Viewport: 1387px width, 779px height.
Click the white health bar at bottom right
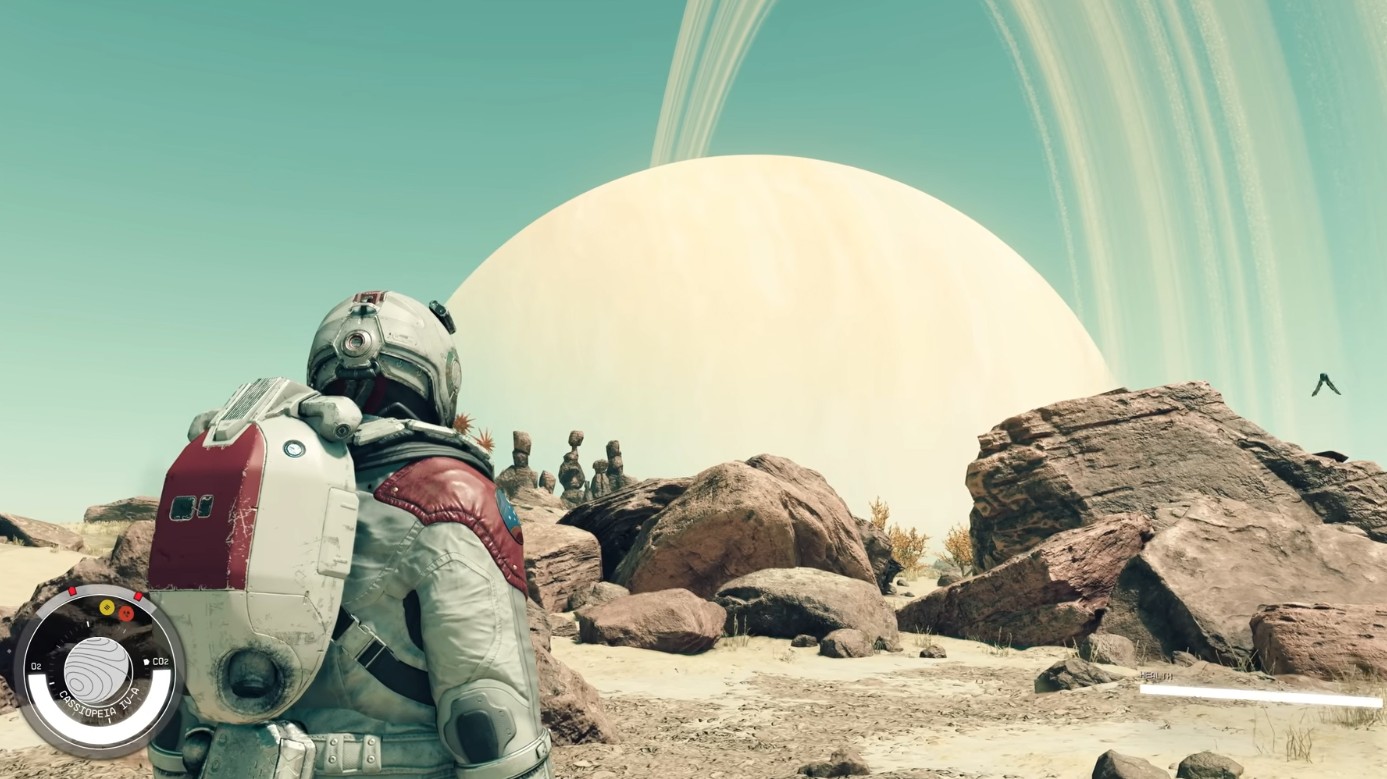click(1260, 690)
